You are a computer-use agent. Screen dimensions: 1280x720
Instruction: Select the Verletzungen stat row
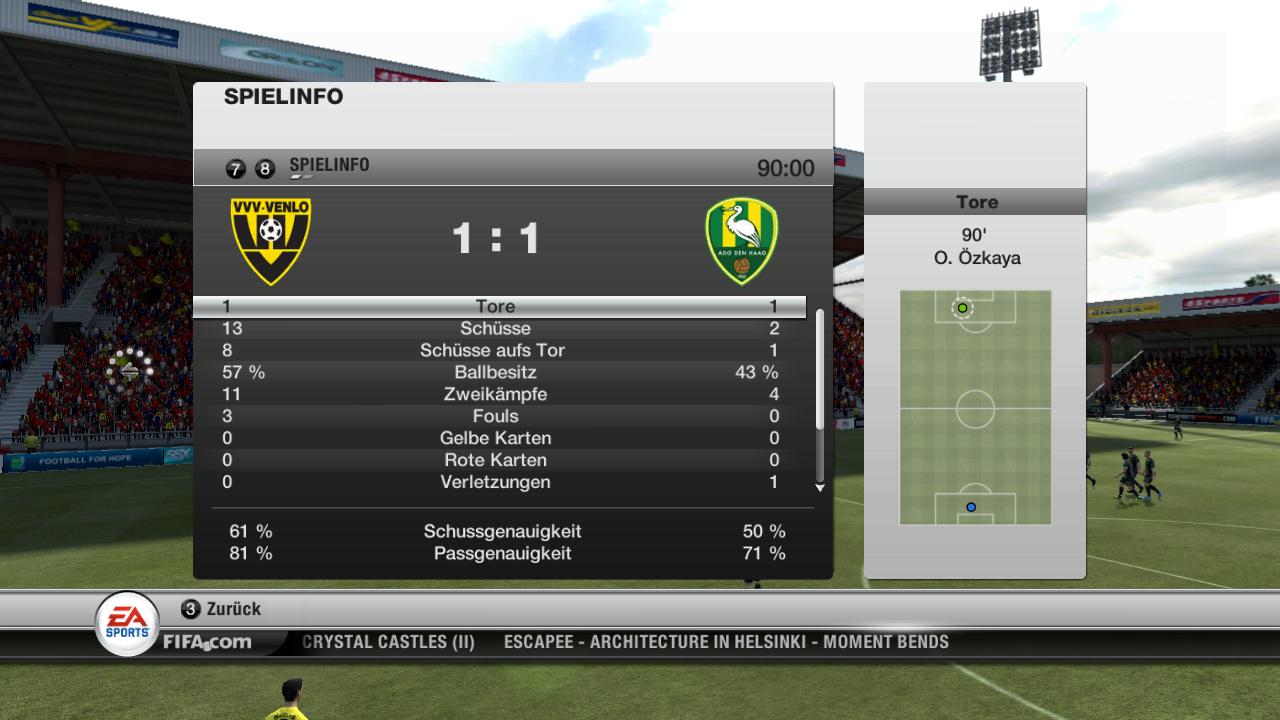[497, 482]
